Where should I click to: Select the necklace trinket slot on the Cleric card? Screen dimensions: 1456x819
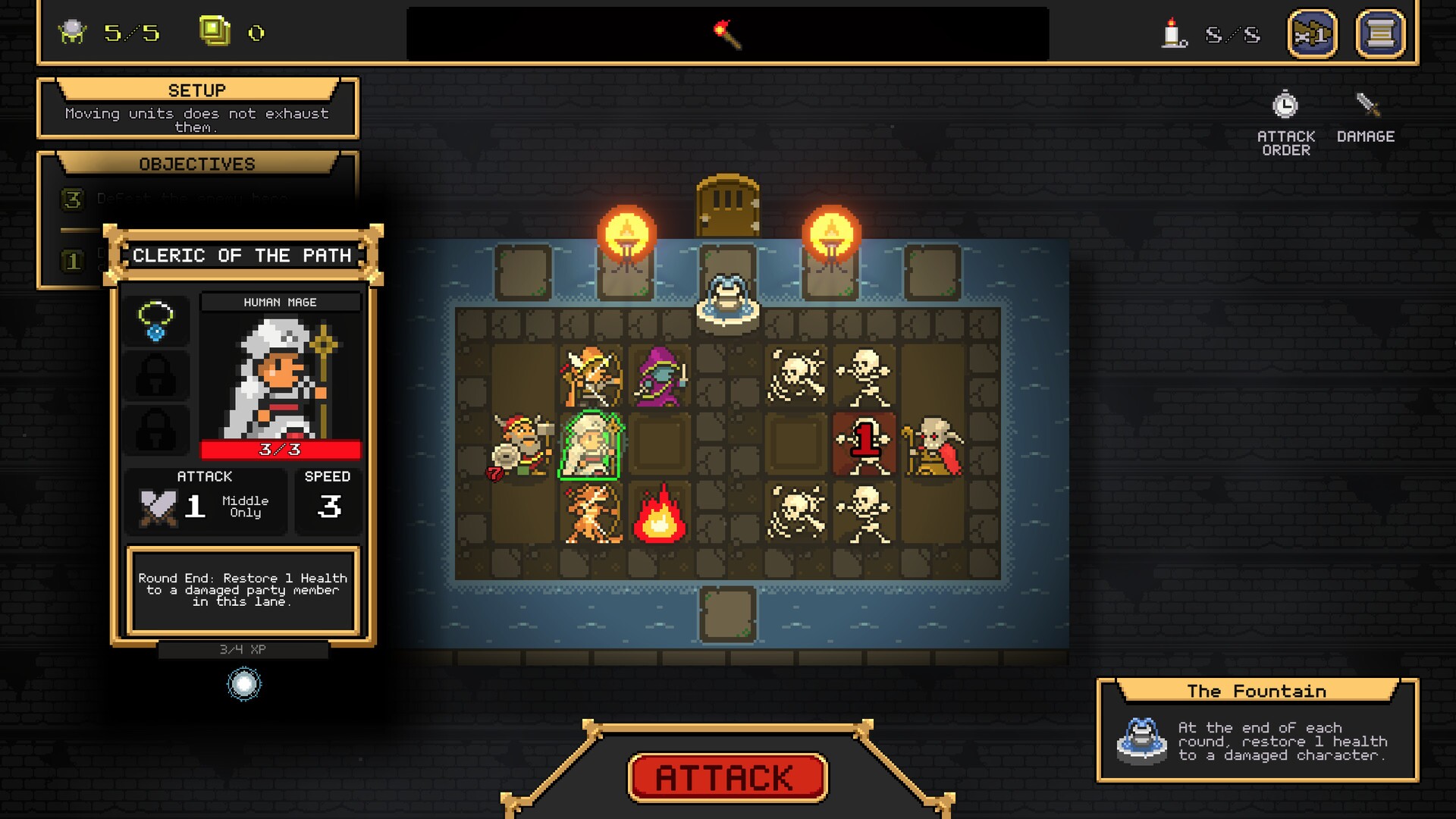click(155, 320)
